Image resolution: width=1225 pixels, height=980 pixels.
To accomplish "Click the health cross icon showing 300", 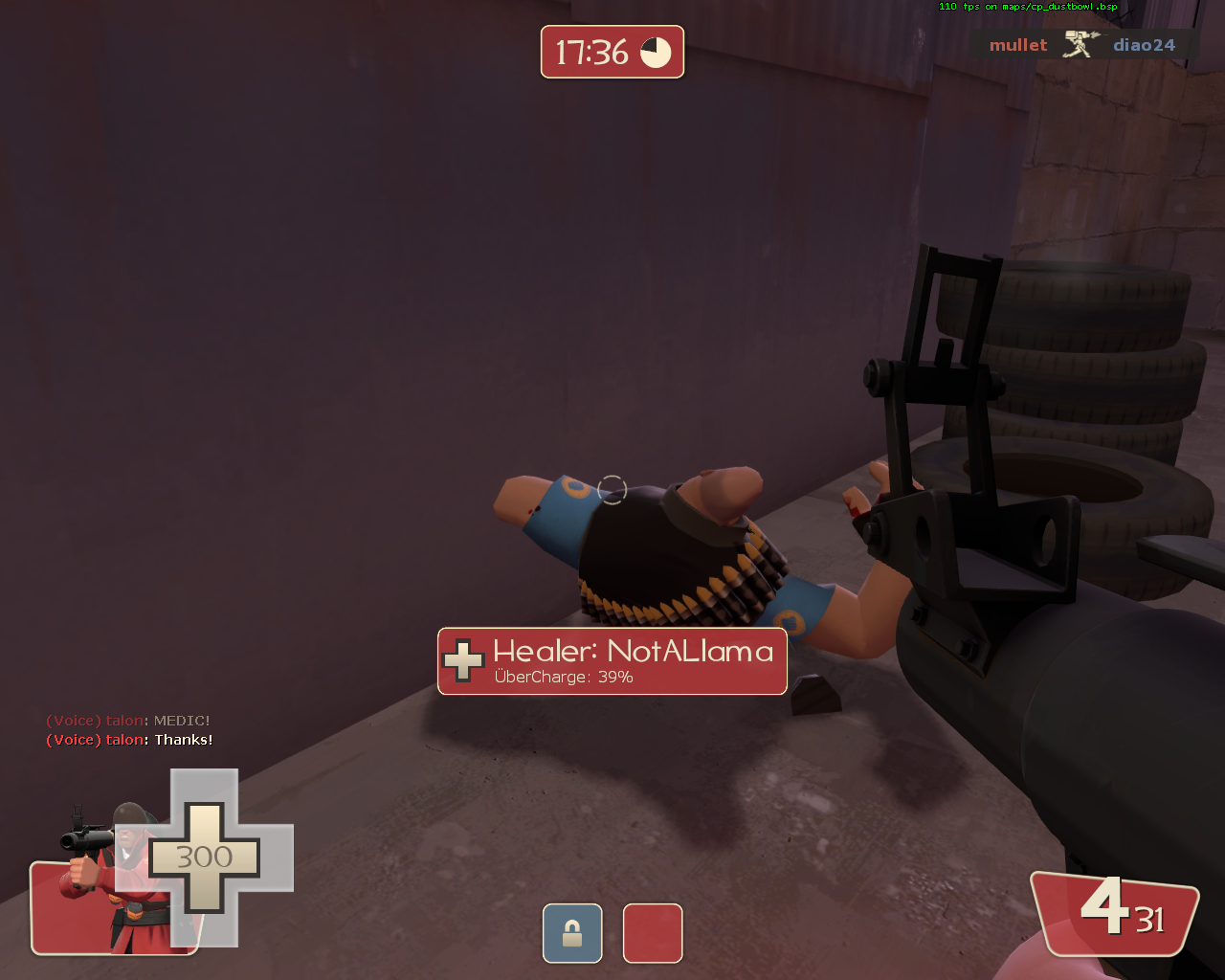I will pos(203,858).
